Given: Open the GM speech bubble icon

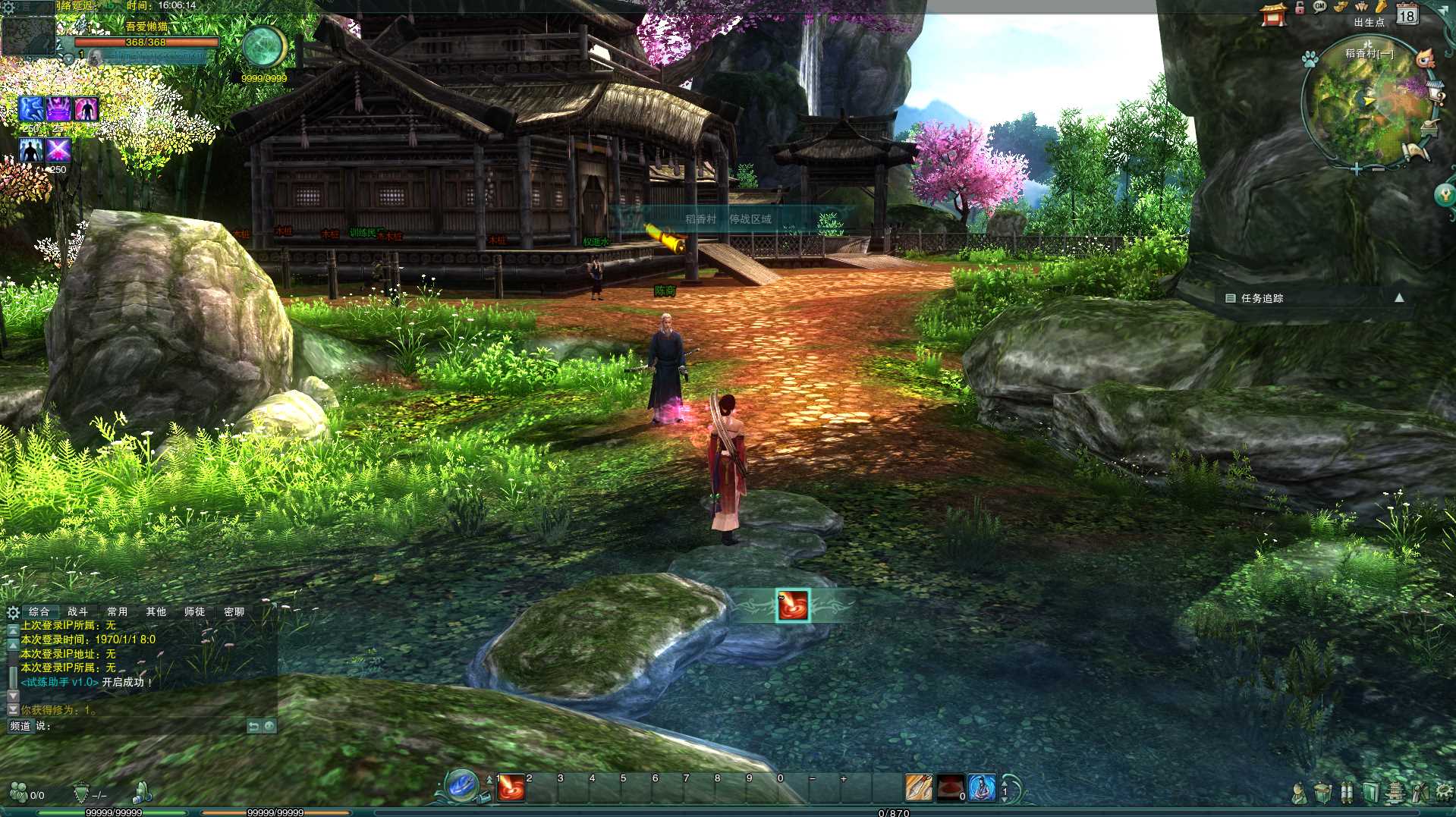Looking at the screenshot, I should point(1319,7).
